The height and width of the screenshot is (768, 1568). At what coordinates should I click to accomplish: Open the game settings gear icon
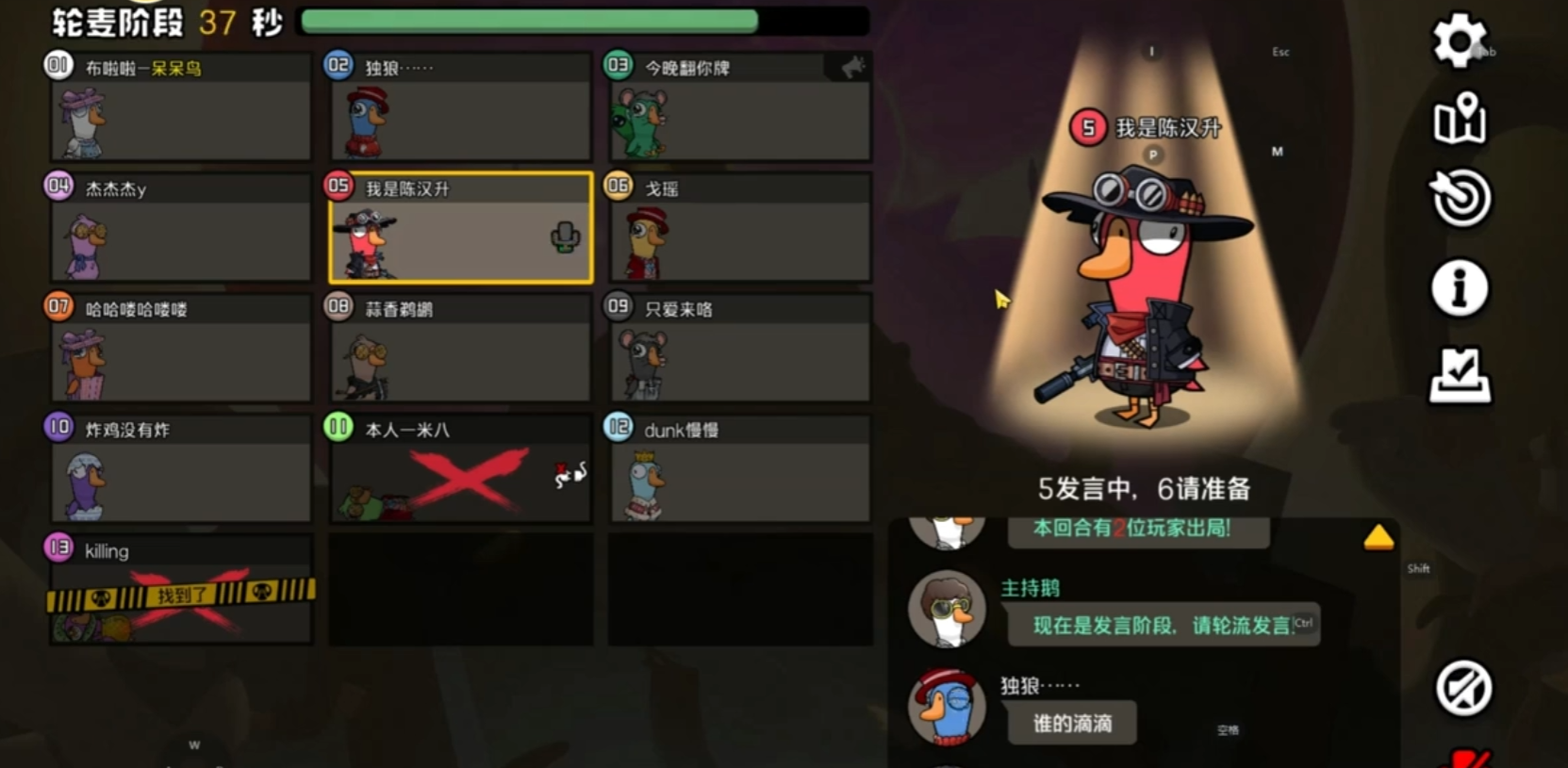tap(1458, 38)
